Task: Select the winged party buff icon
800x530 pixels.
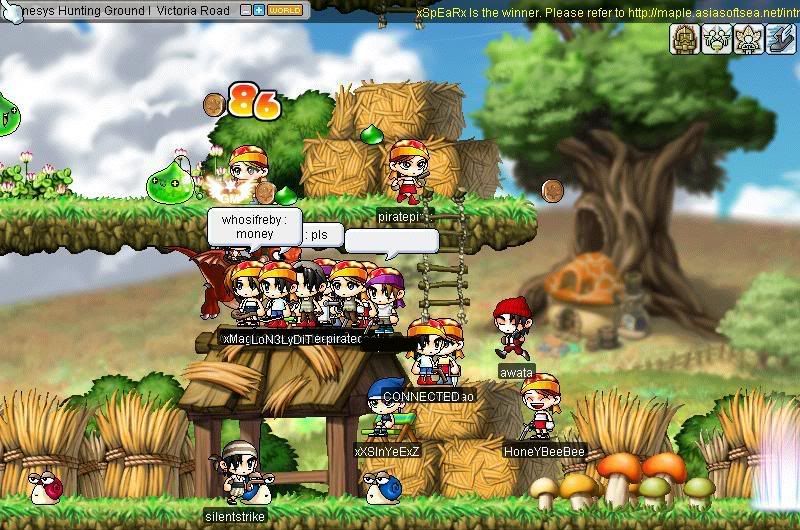Action: (714, 39)
